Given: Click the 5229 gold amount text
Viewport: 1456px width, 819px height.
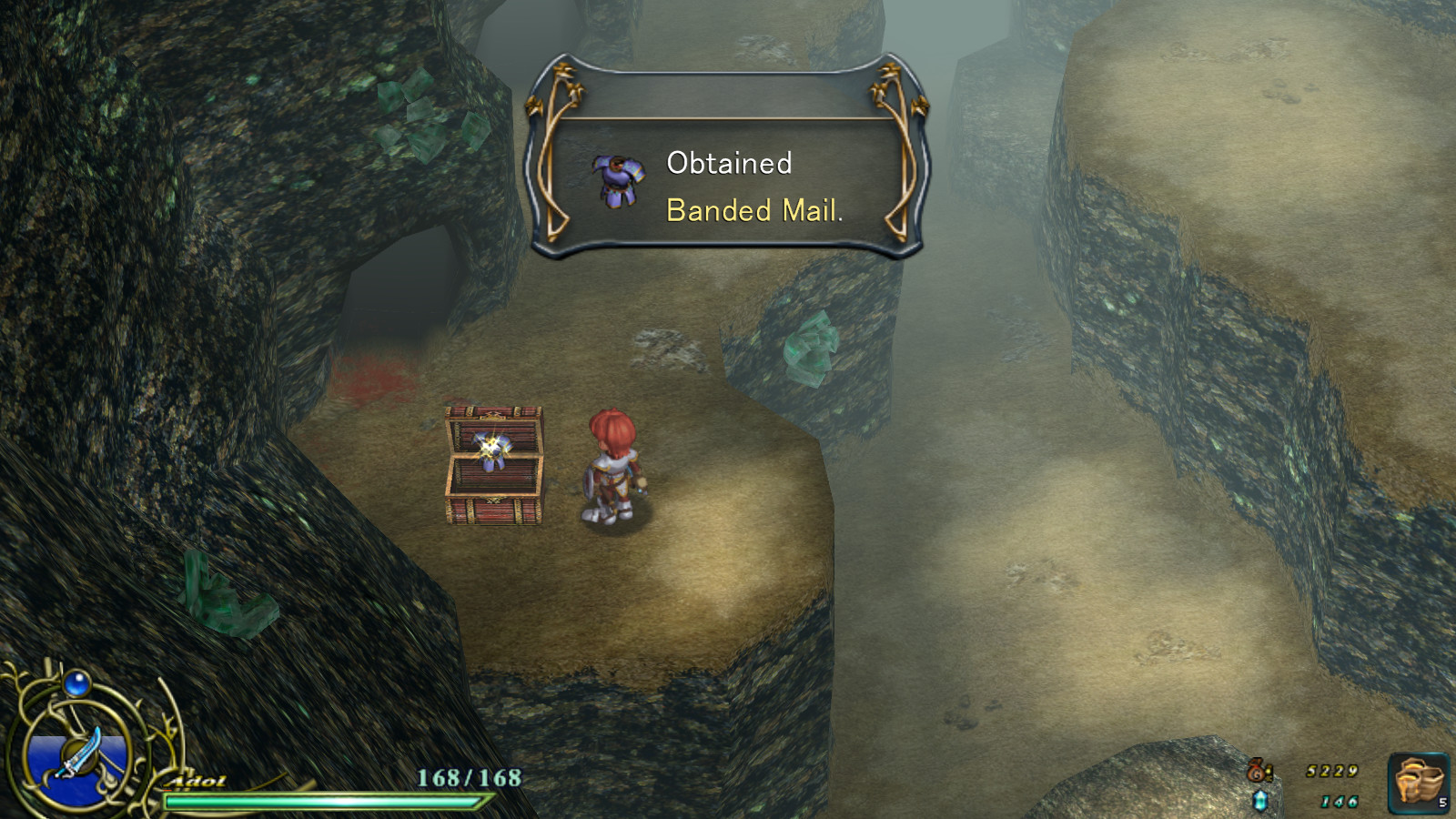Looking at the screenshot, I should [x=1334, y=769].
